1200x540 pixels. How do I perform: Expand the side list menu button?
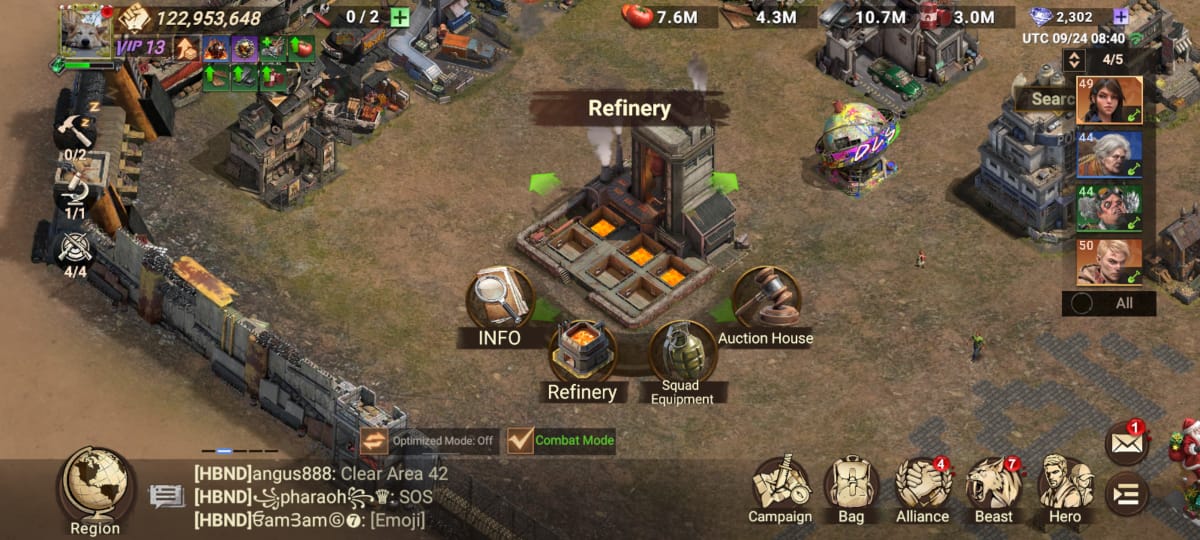[x=1126, y=493]
